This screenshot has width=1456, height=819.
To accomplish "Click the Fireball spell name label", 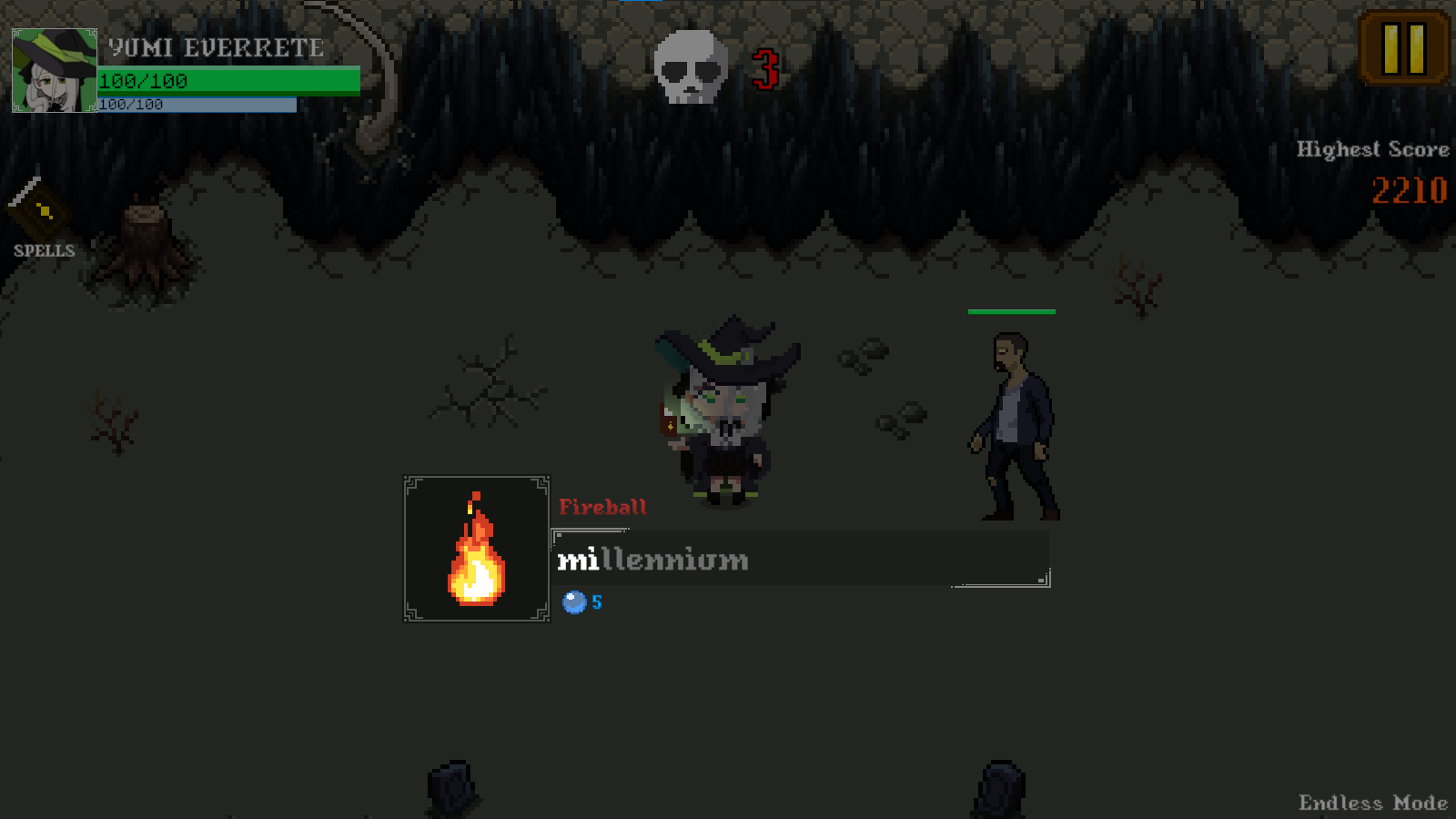I will click(x=604, y=506).
